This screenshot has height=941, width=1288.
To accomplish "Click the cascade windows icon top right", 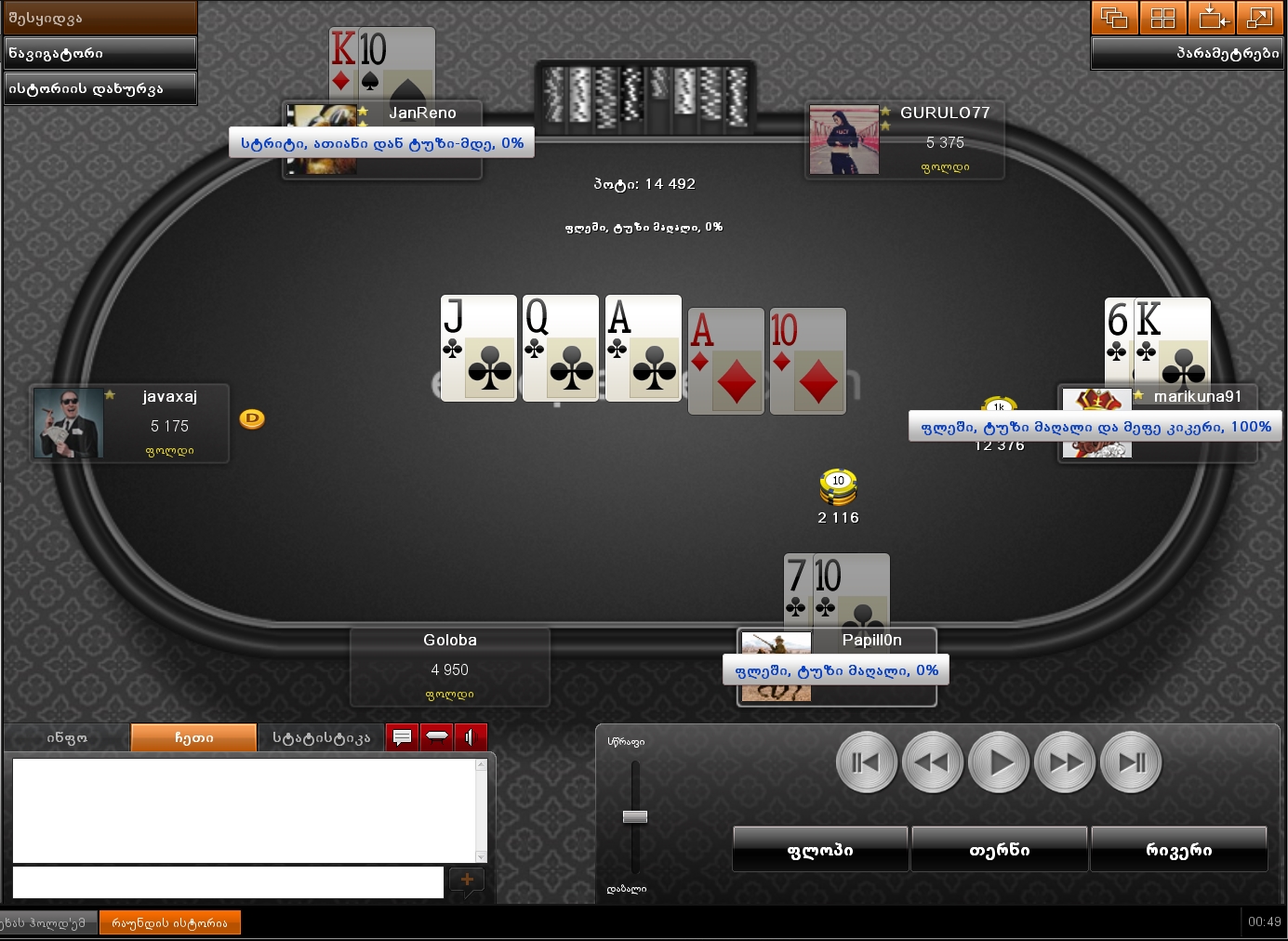I will (1113, 18).
